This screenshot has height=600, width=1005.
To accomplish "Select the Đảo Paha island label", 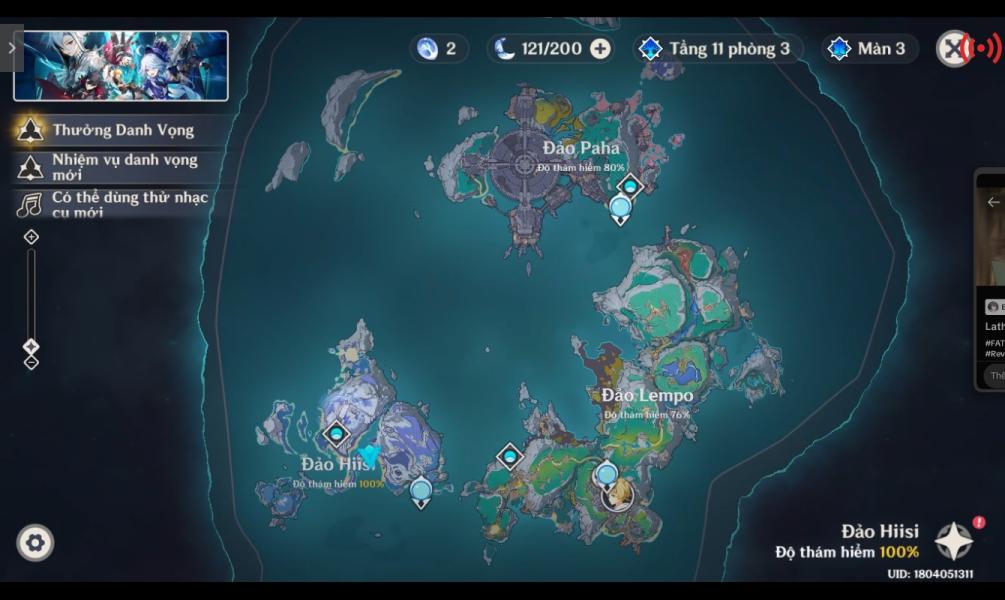I will coord(581,149).
